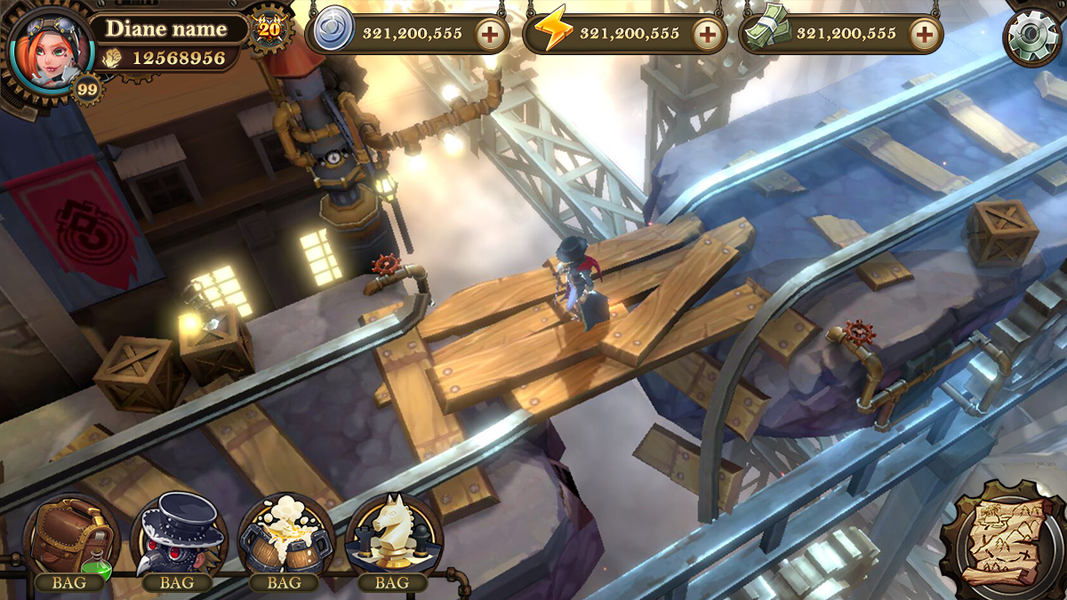Buy more lightning energy with the plus button
The width and height of the screenshot is (1067, 600).
pyautogui.click(x=707, y=34)
